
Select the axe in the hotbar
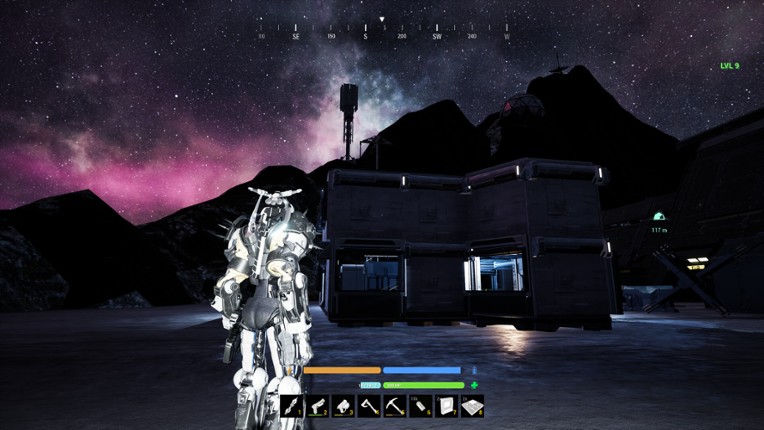tap(369, 406)
